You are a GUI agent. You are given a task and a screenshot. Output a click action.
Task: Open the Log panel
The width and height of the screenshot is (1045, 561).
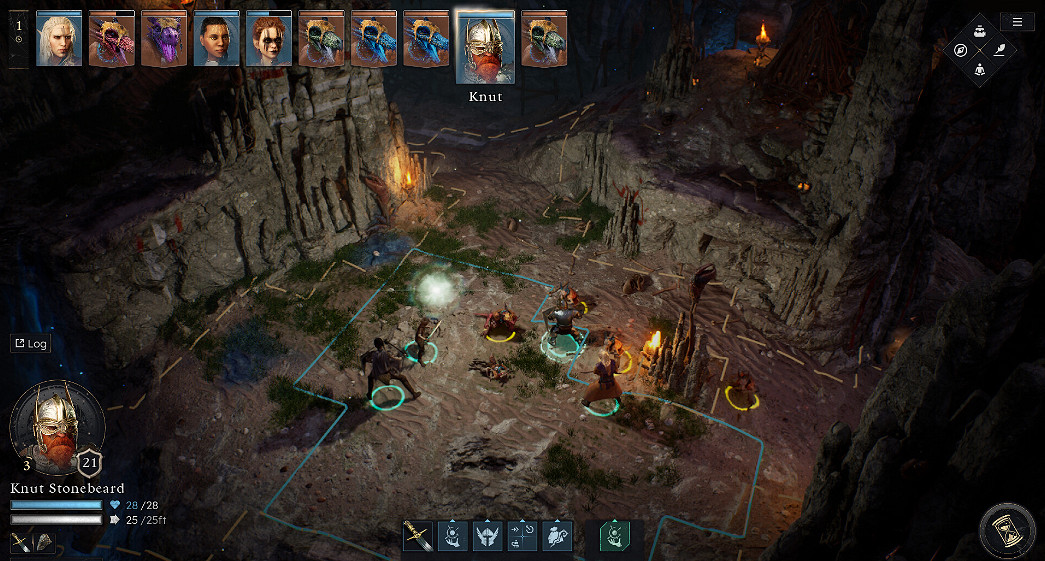pos(30,343)
